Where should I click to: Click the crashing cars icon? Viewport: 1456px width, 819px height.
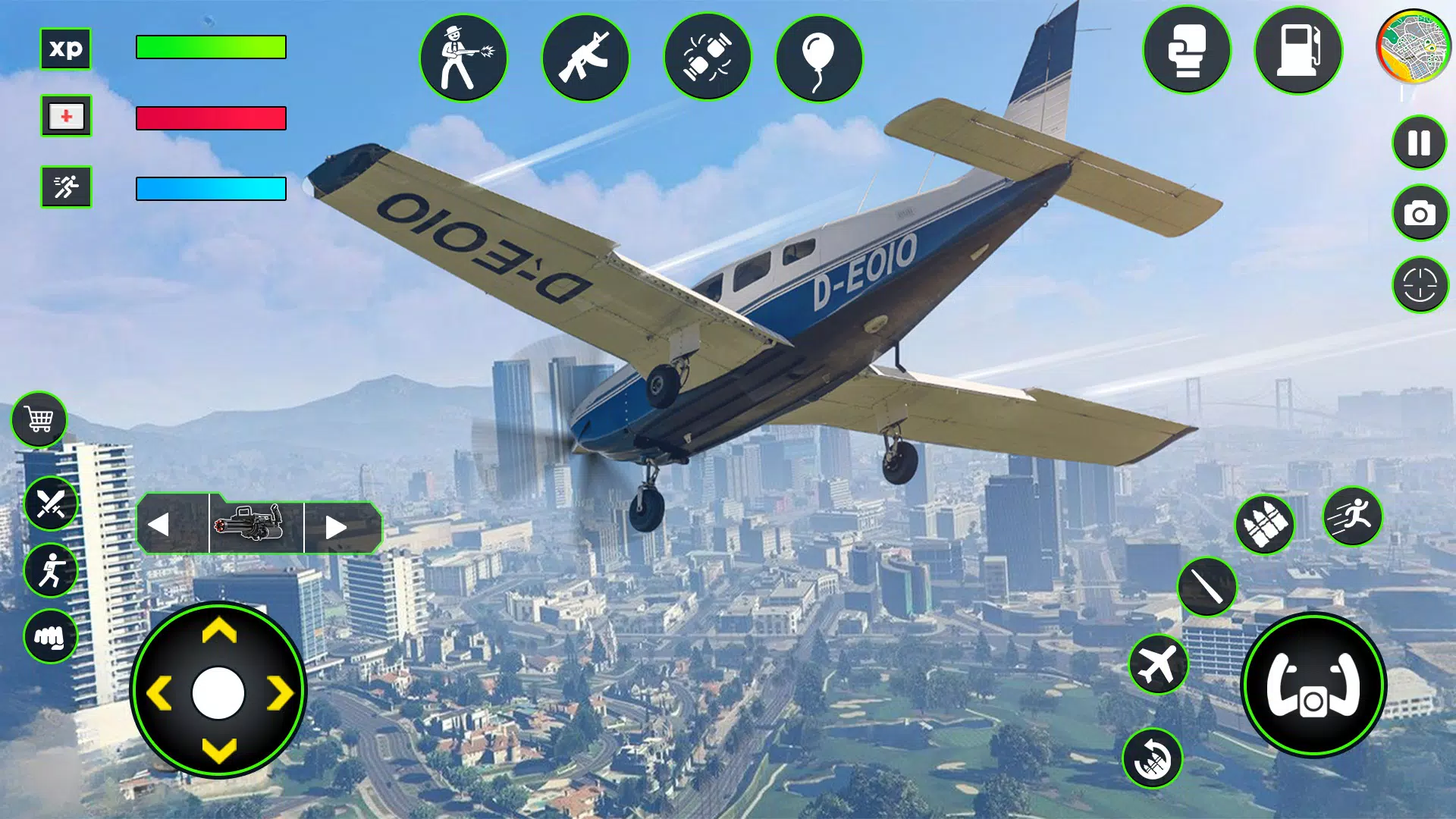point(707,58)
